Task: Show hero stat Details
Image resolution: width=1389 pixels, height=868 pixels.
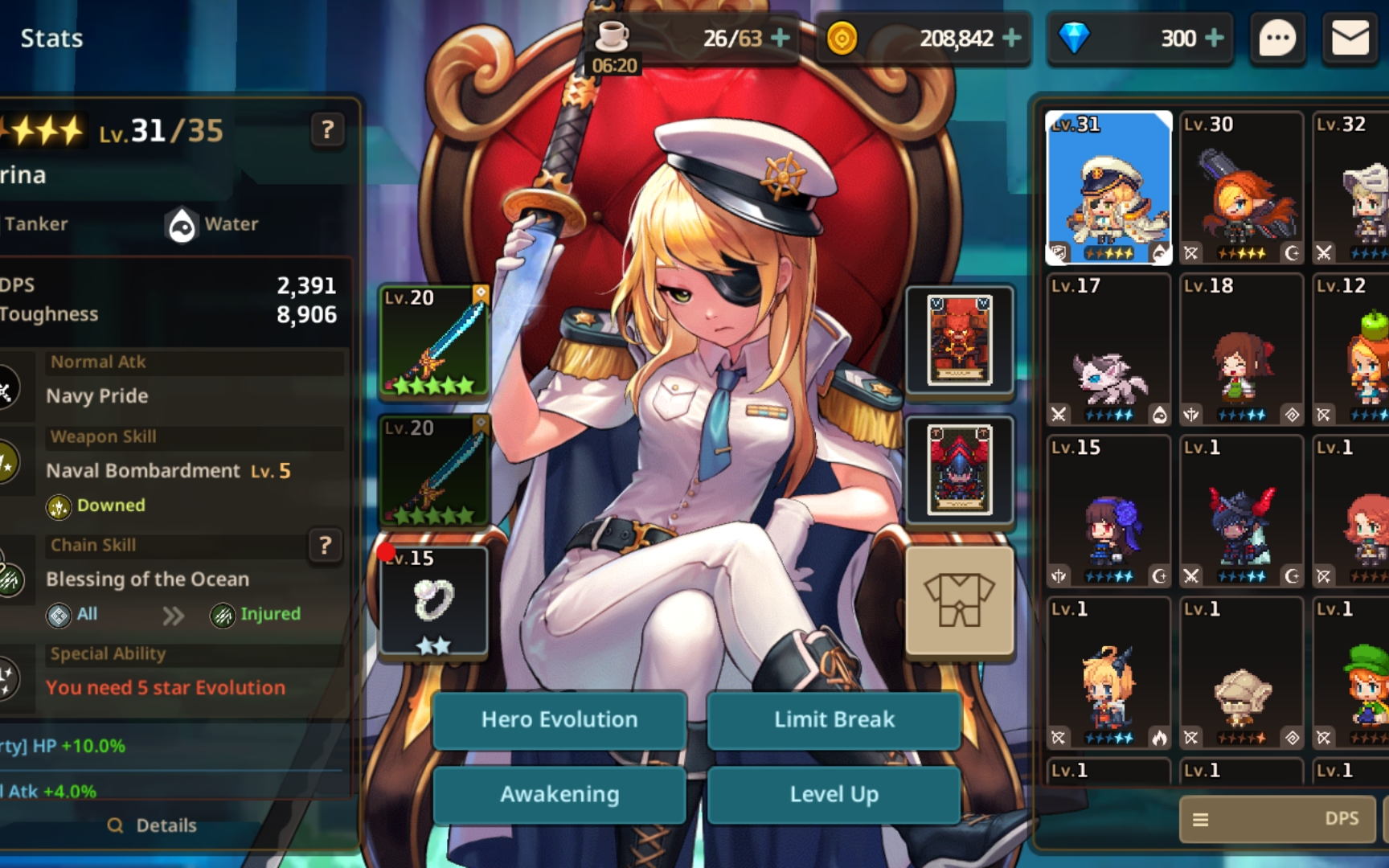Action: [153, 825]
